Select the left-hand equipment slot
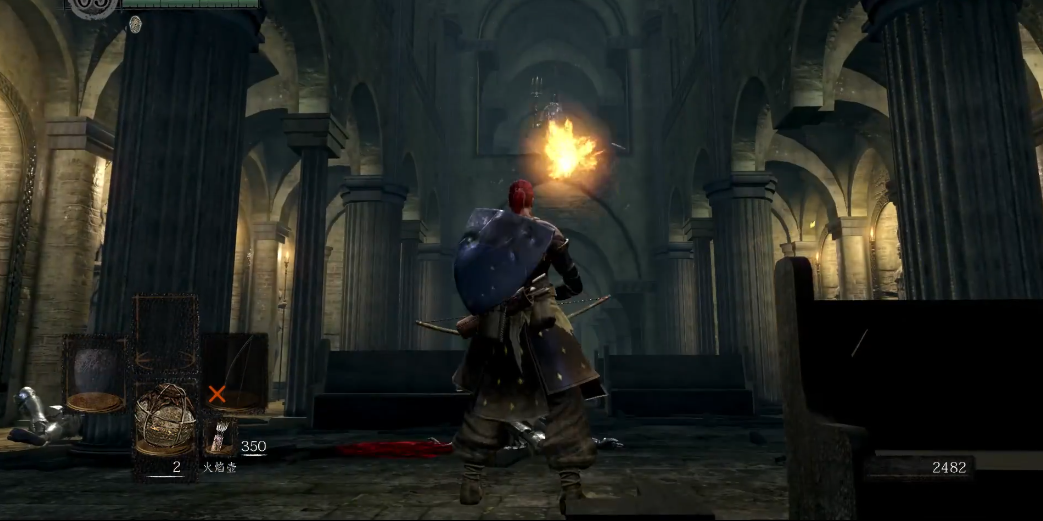Viewport: 1043px width, 521px height. [x=95, y=374]
